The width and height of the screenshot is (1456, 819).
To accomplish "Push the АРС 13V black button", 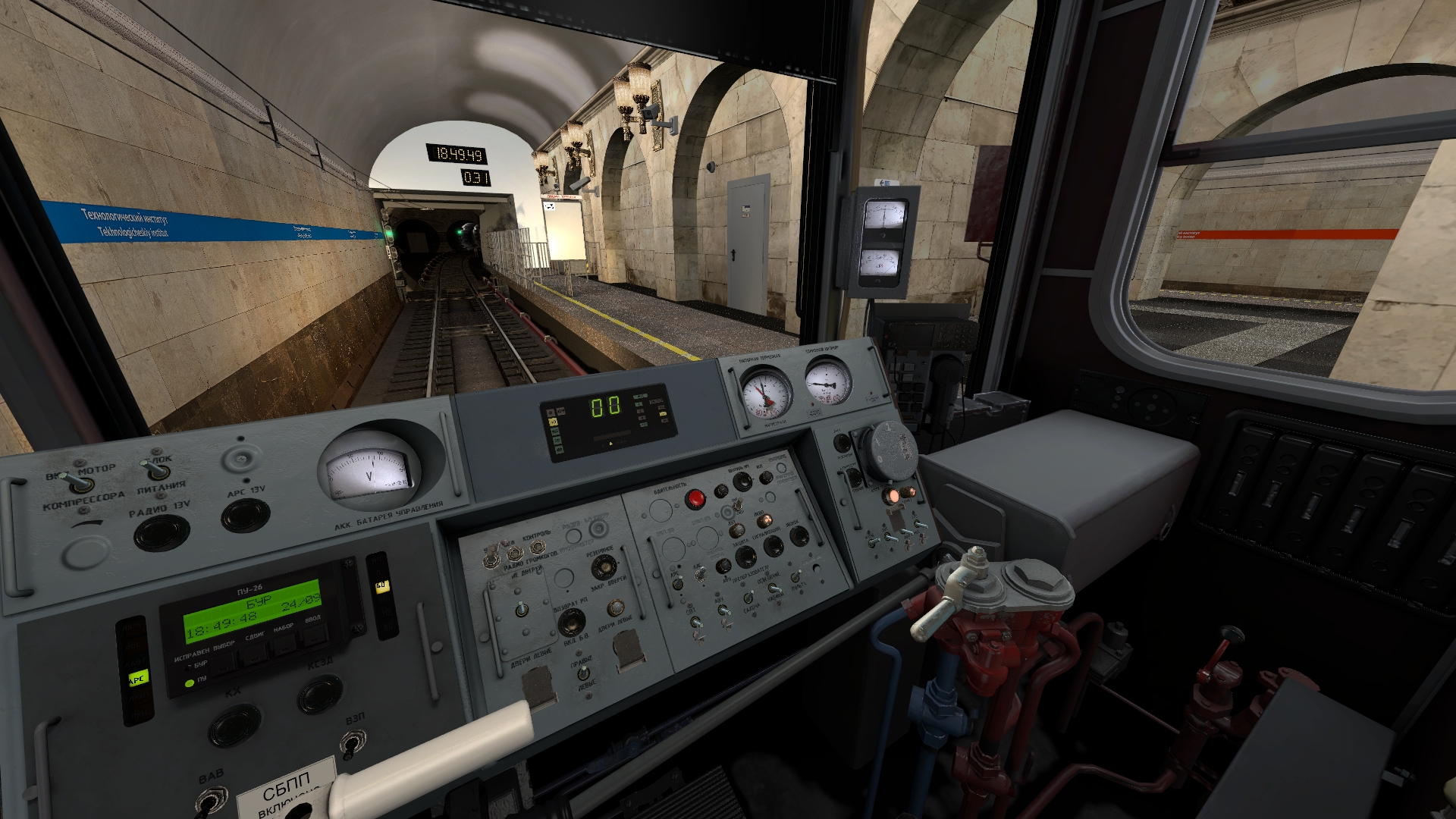I will click(245, 516).
